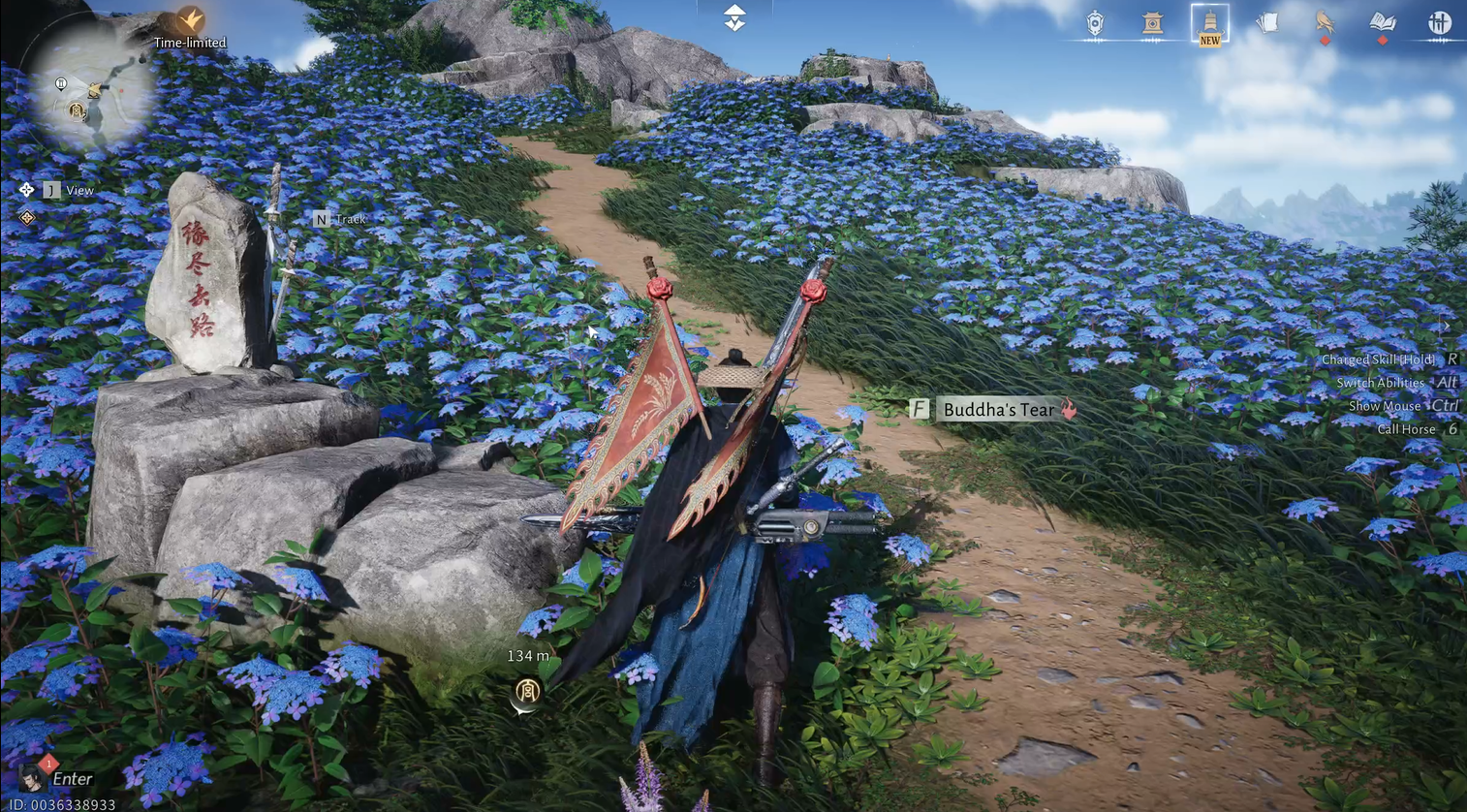Click the round menu icon at far right
This screenshot has width=1467, height=812.
point(1440,23)
